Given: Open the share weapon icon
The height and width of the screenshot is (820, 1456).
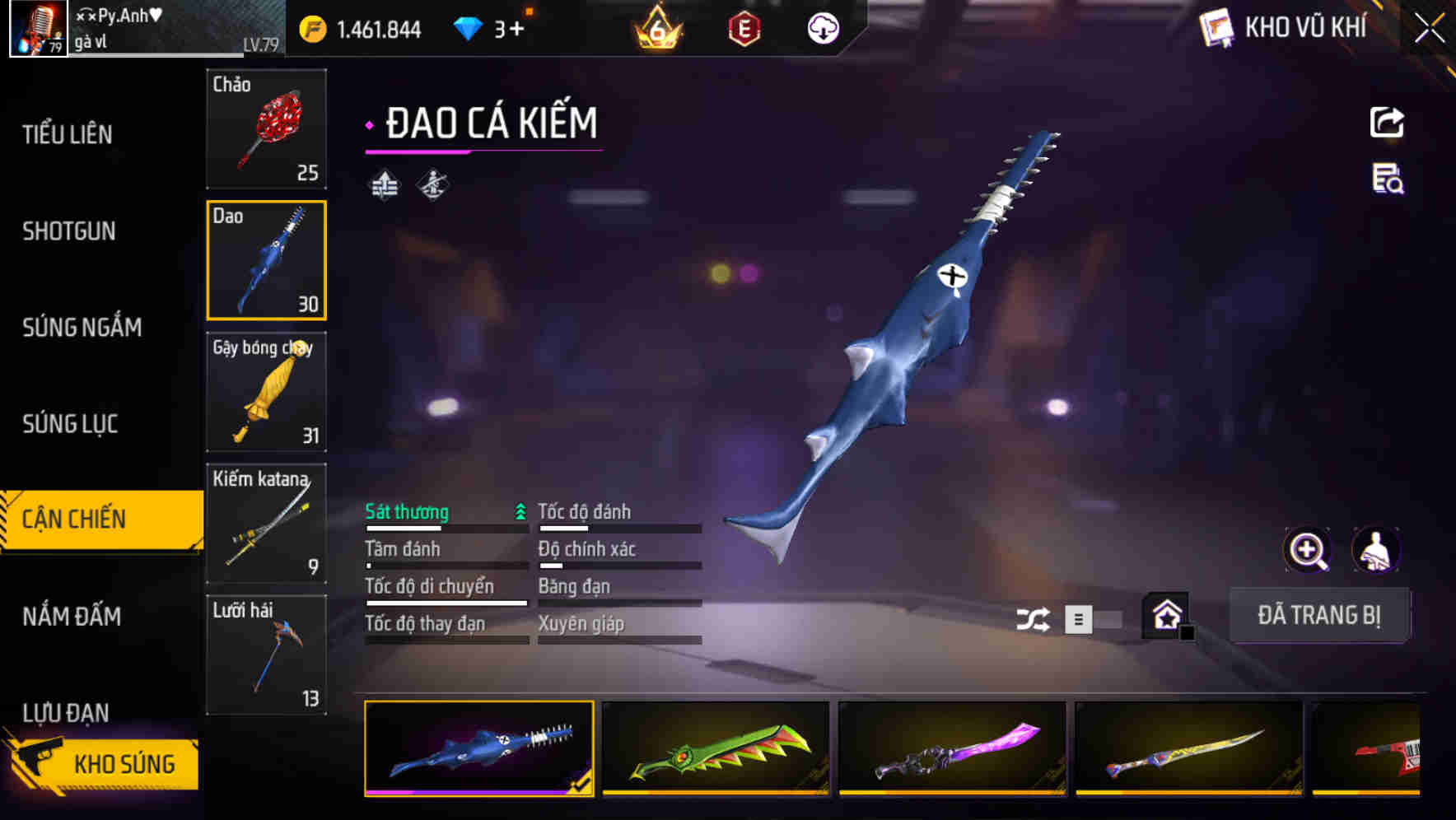Looking at the screenshot, I should (x=1387, y=121).
